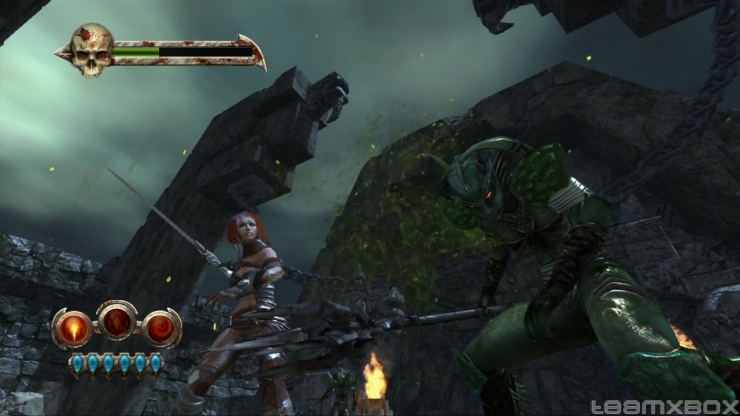Activate the flame ability orb
740x416 pixels.
point(72,328)
